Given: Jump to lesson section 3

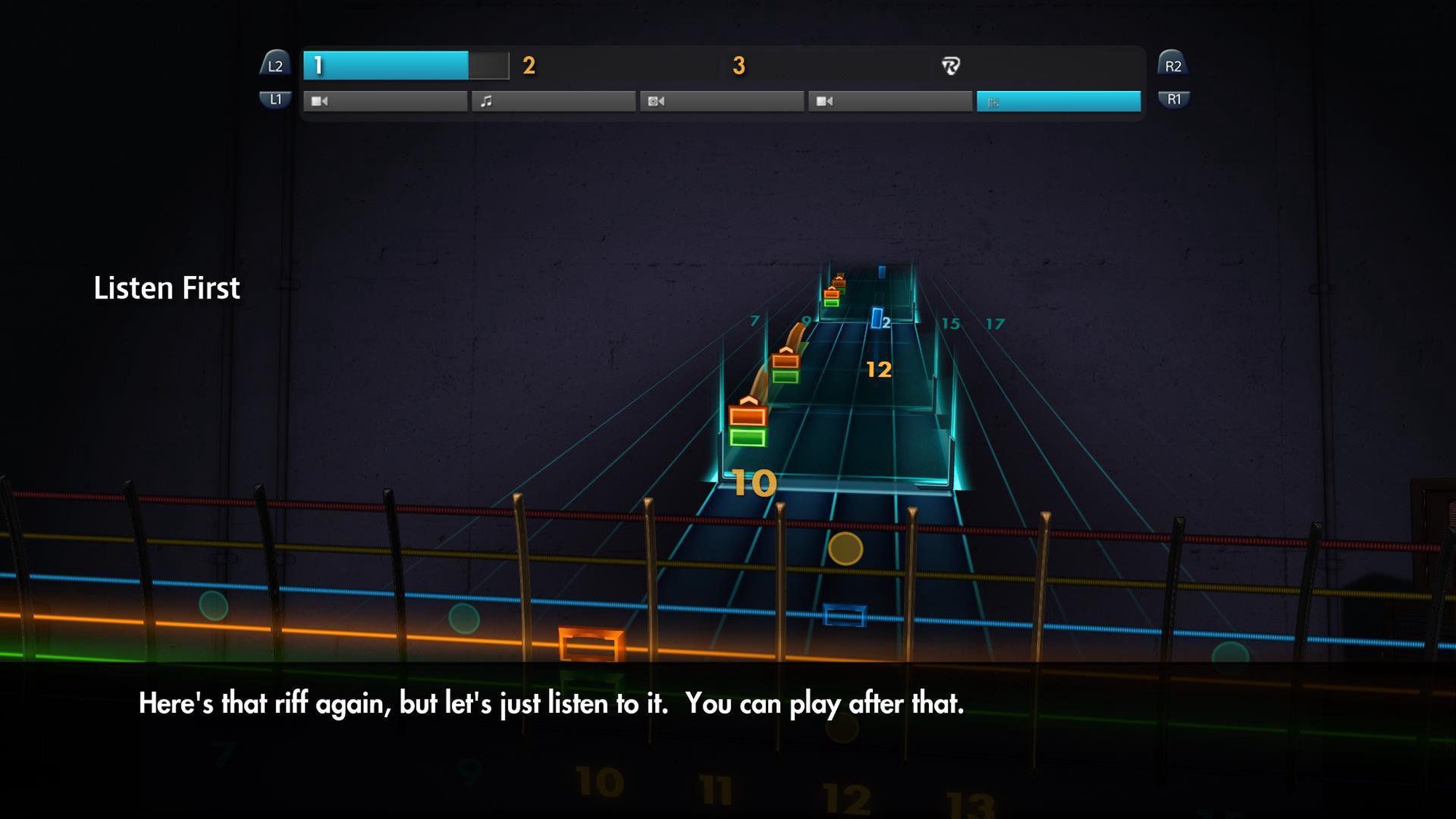Looking at the screenshot, I should [739, 66].
